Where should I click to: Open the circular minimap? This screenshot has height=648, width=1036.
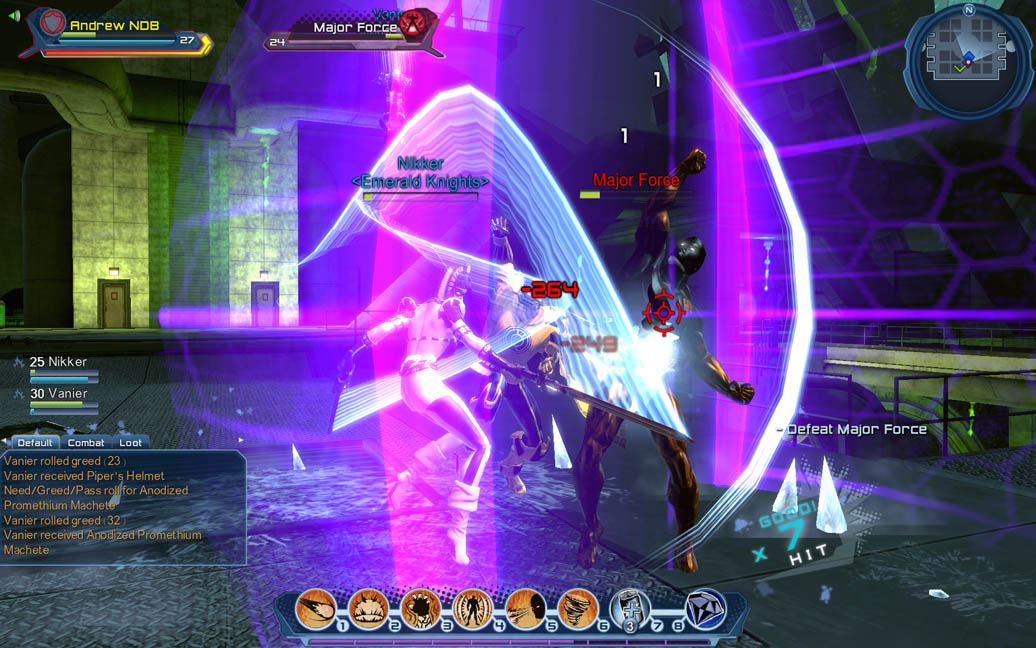point(968,59)
